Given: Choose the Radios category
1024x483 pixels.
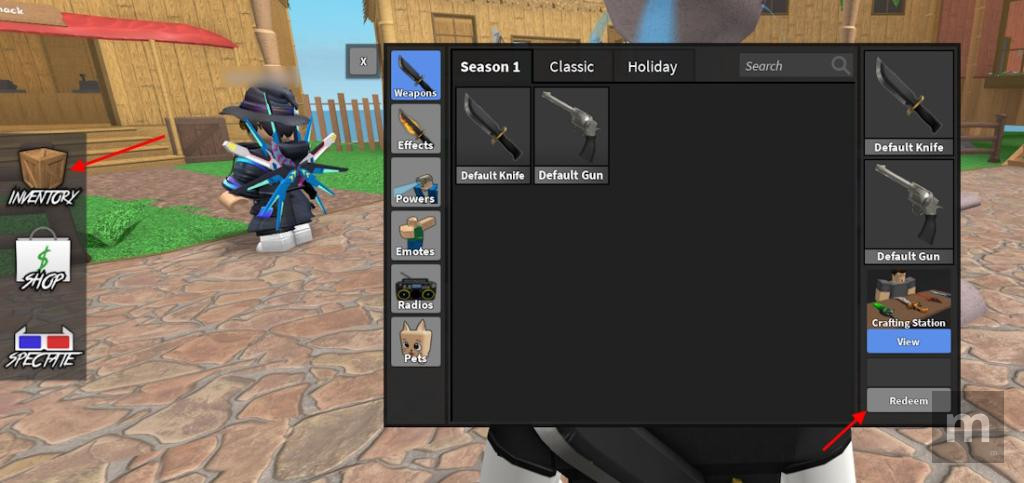Looking at the screenshot, I should click(415, 288).
